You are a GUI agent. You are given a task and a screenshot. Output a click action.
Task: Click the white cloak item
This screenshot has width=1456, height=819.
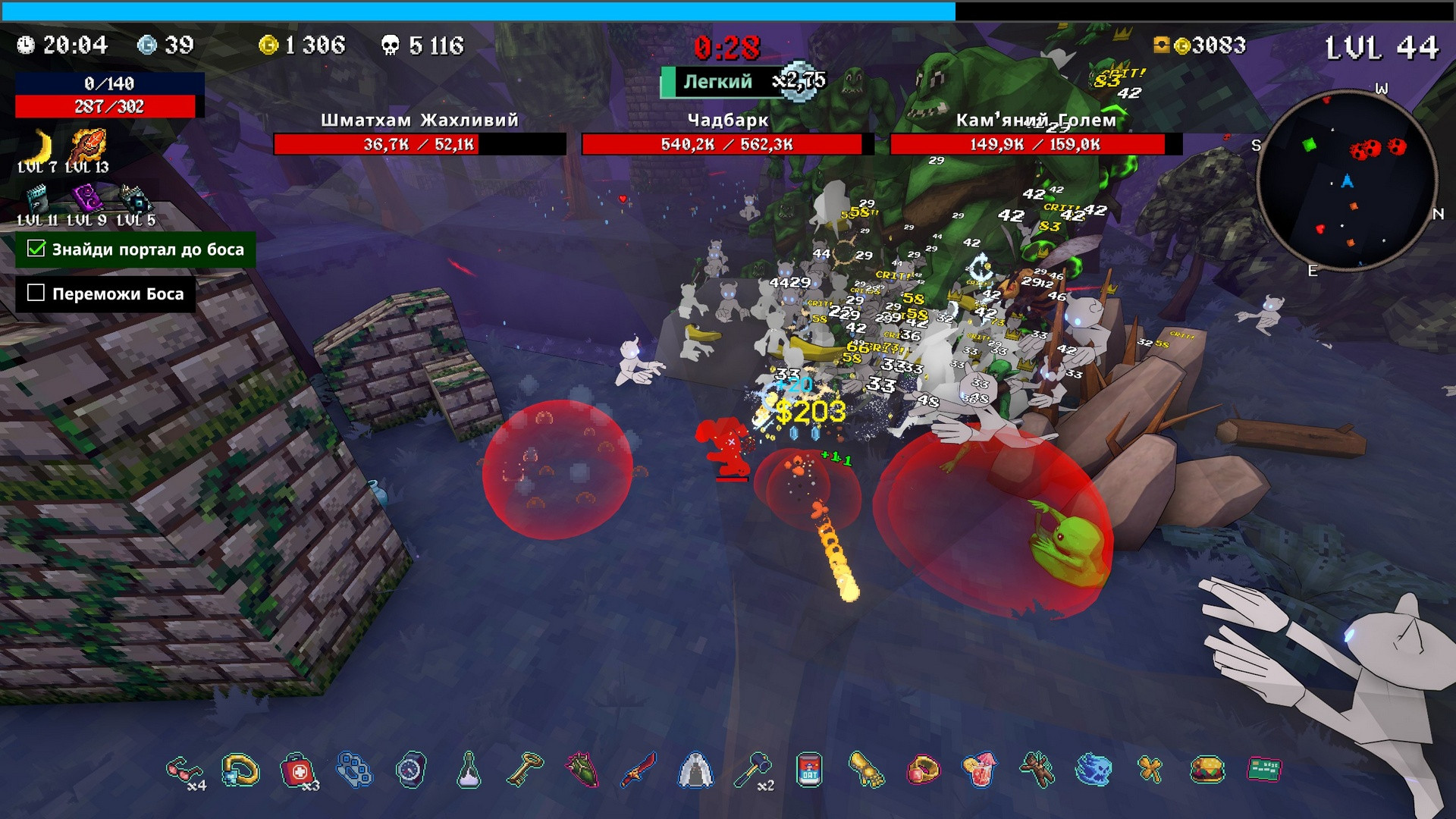tap(695, 770)
